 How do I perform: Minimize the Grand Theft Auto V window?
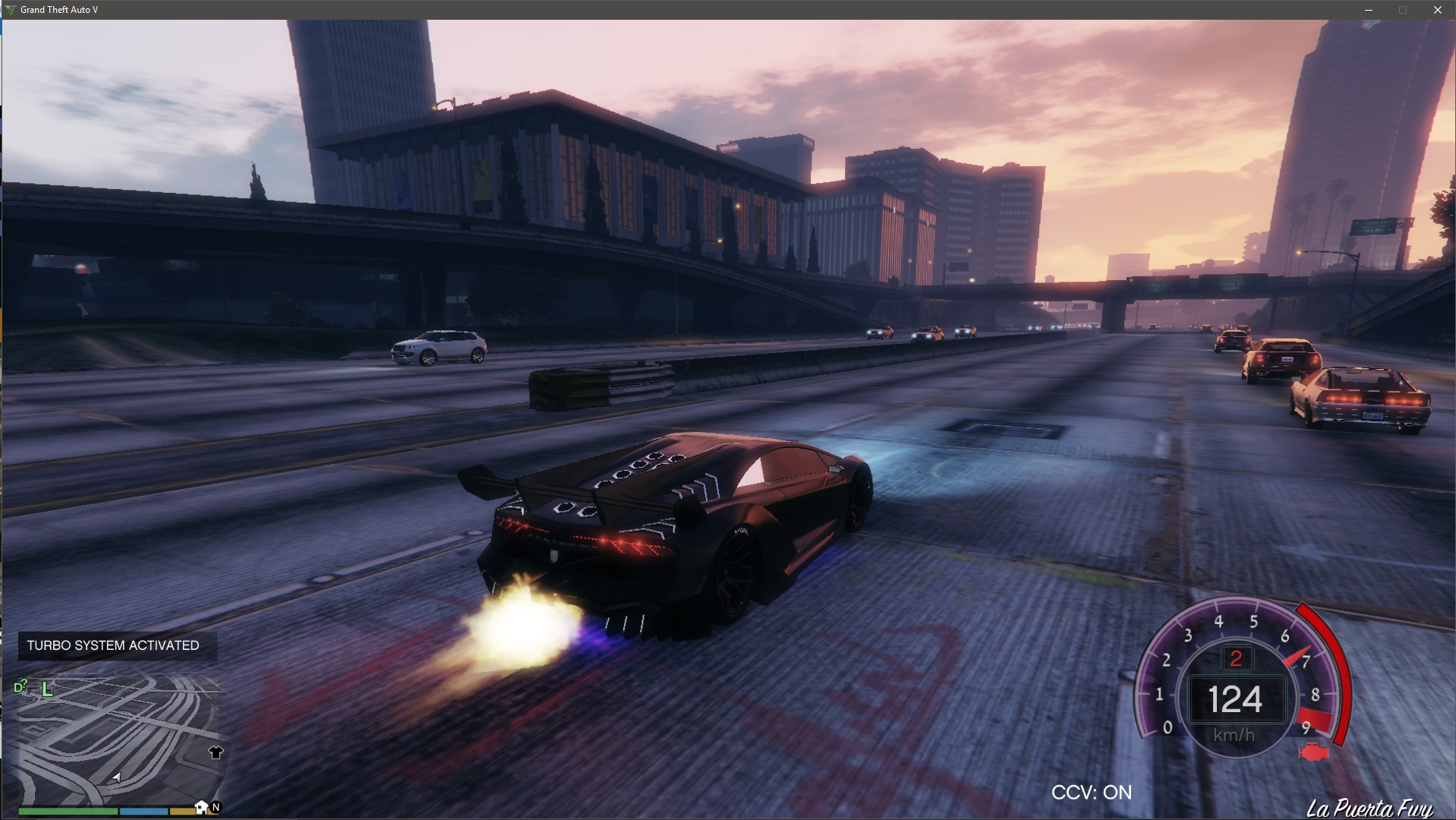coord(1369,10)
